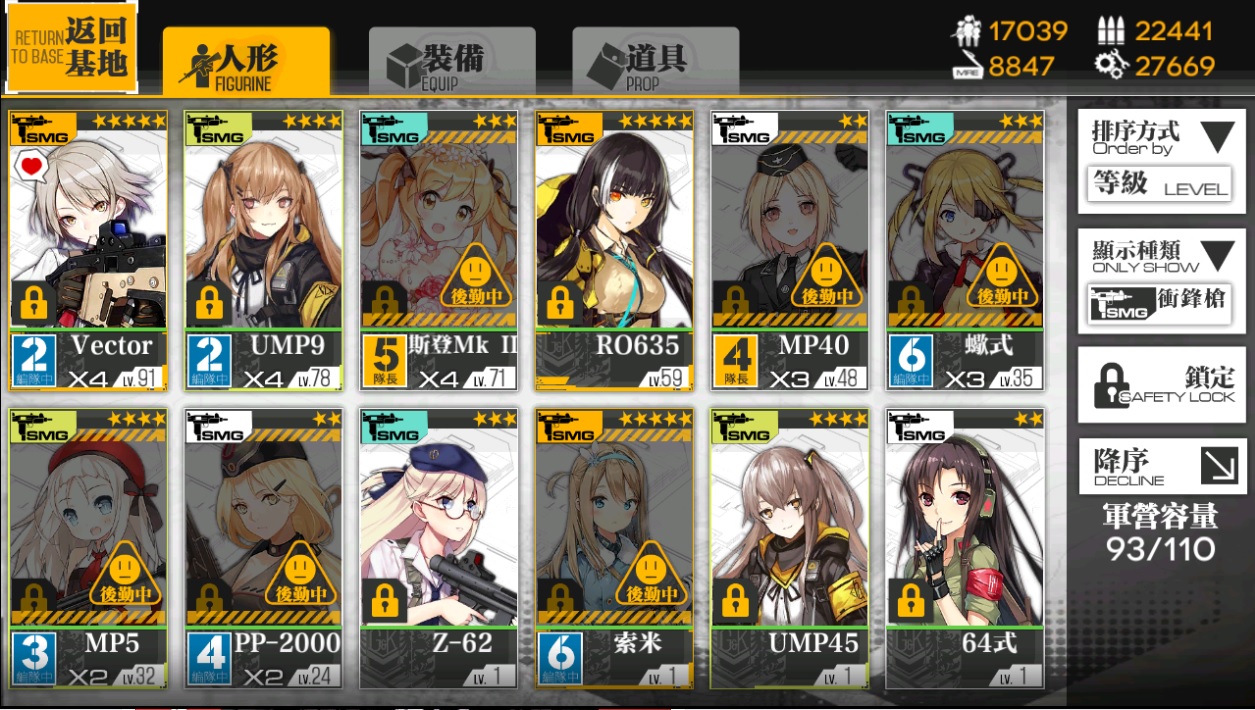Select the UMP45 character card
This screenshot has width=1255, height=710.
coord(789,548)
